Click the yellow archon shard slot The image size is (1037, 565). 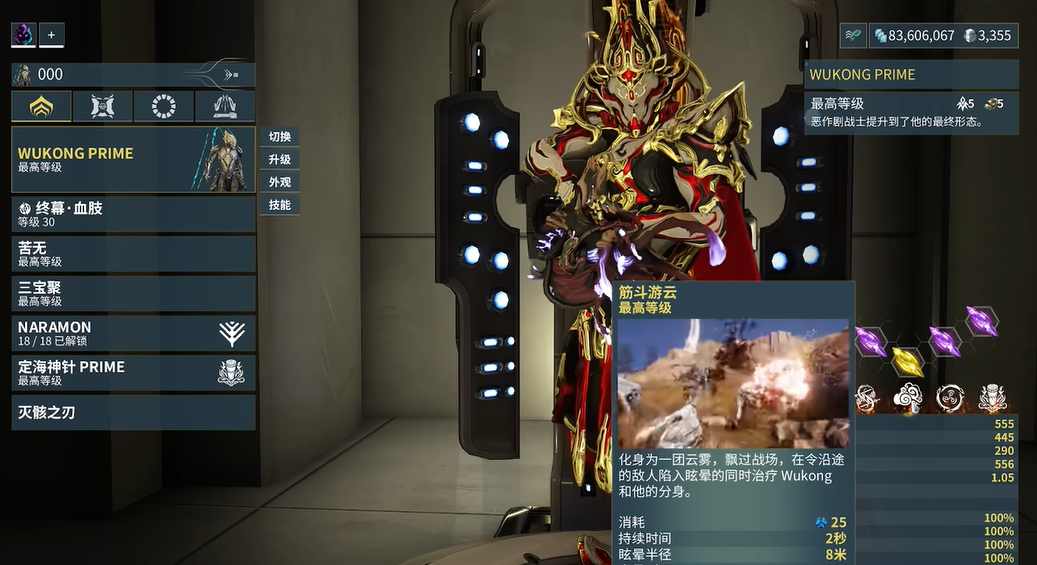click(x=908, y=360)
